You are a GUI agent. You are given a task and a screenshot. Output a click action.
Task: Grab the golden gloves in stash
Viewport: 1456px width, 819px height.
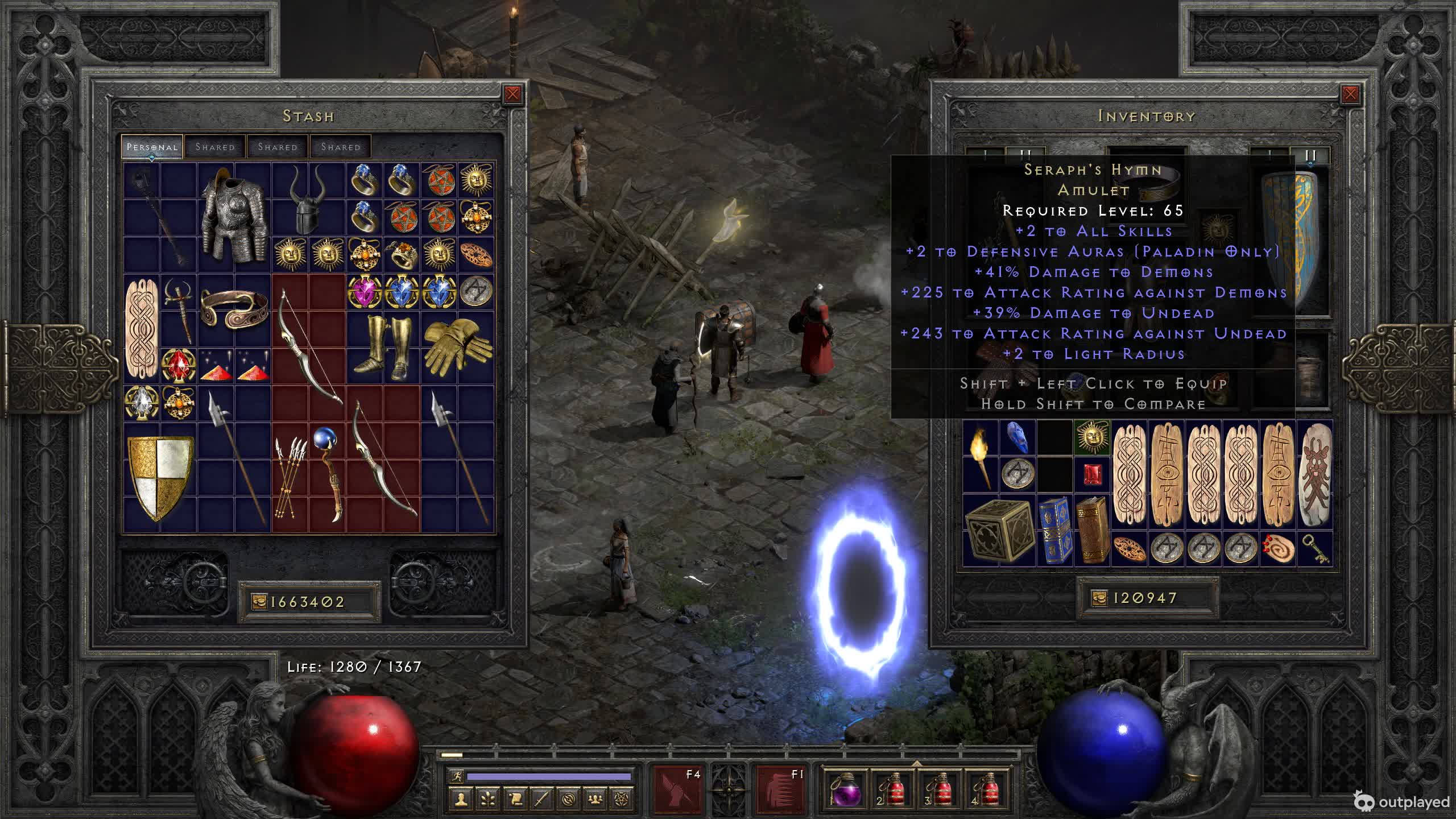[457, 346]
